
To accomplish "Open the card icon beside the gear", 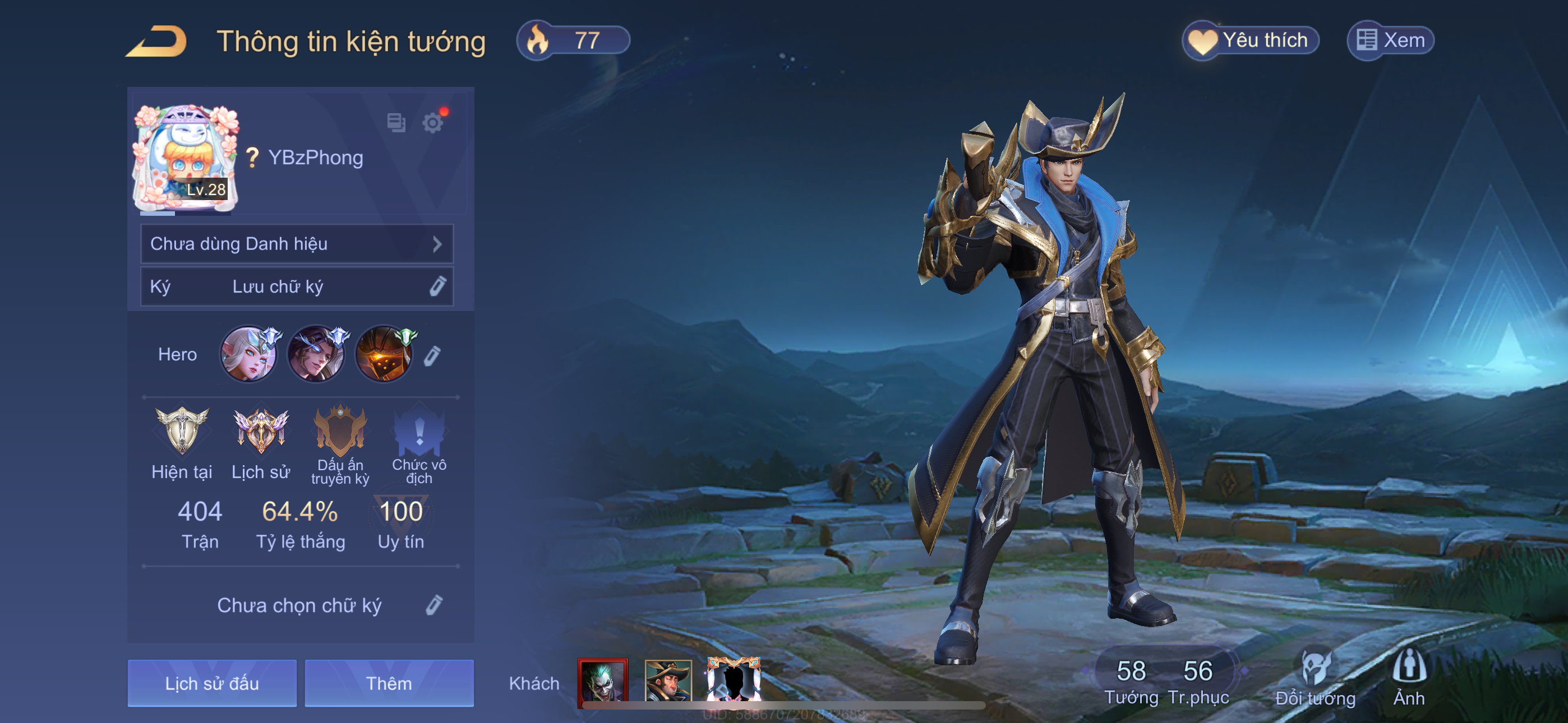I will point(396,123).
